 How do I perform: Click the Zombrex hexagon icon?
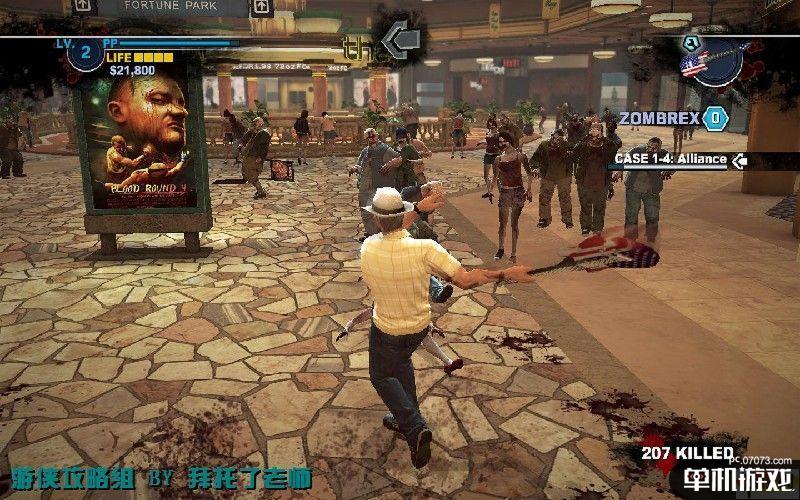[x=715, y=118]
